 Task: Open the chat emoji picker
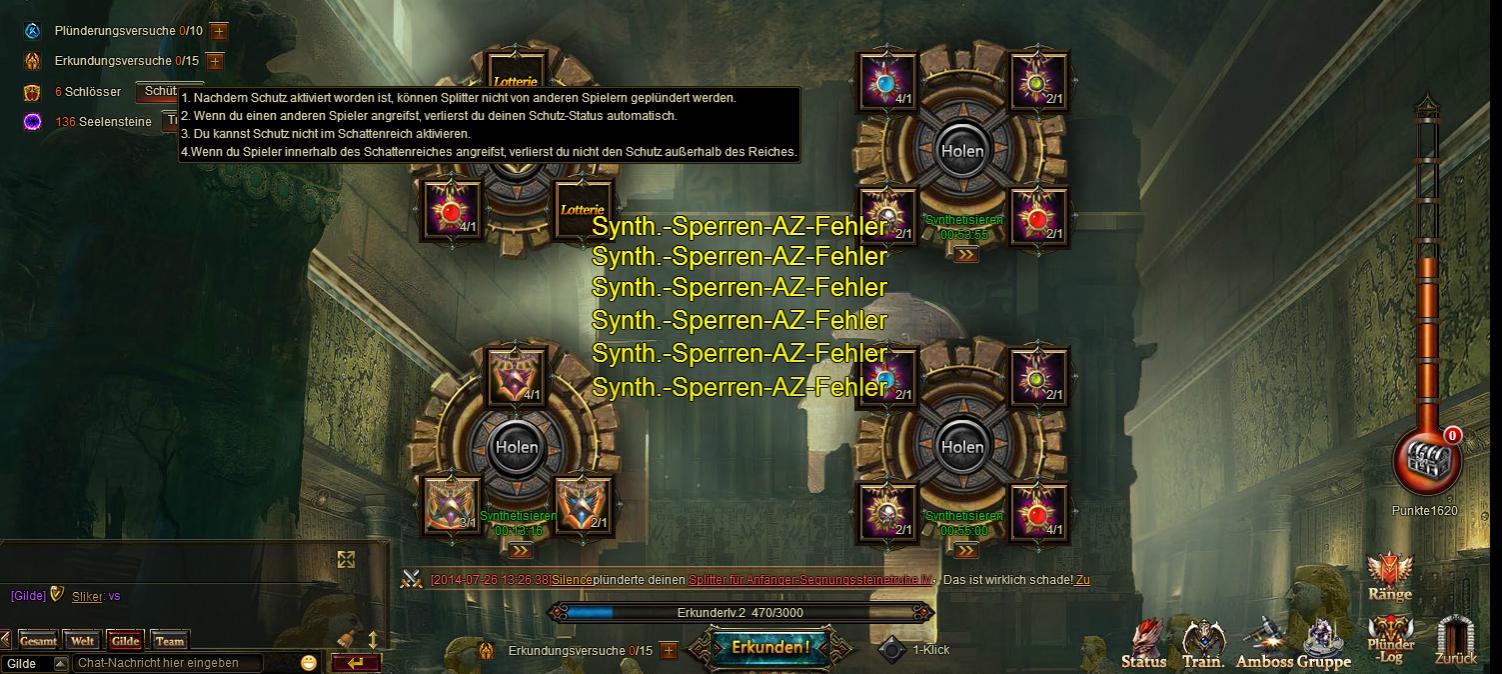point(308,662)
